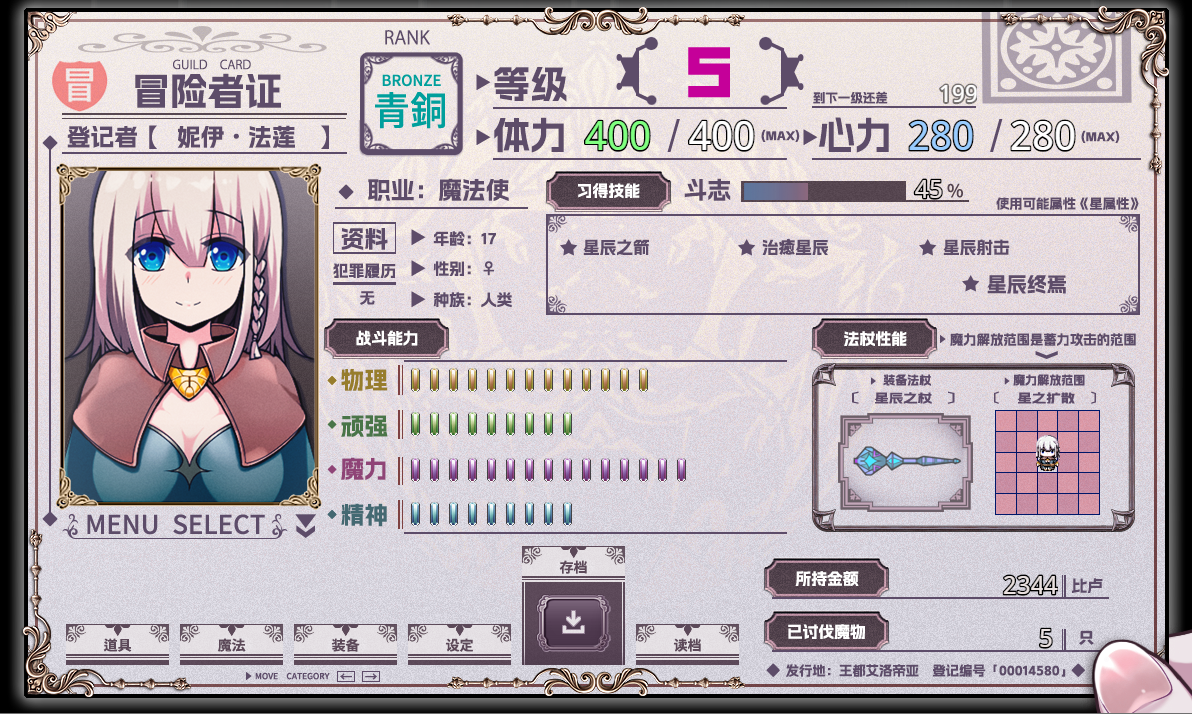The image size is (1192, 714).
Task: Click the 法杖性能 staff performance label
Action: coord(874,339)
